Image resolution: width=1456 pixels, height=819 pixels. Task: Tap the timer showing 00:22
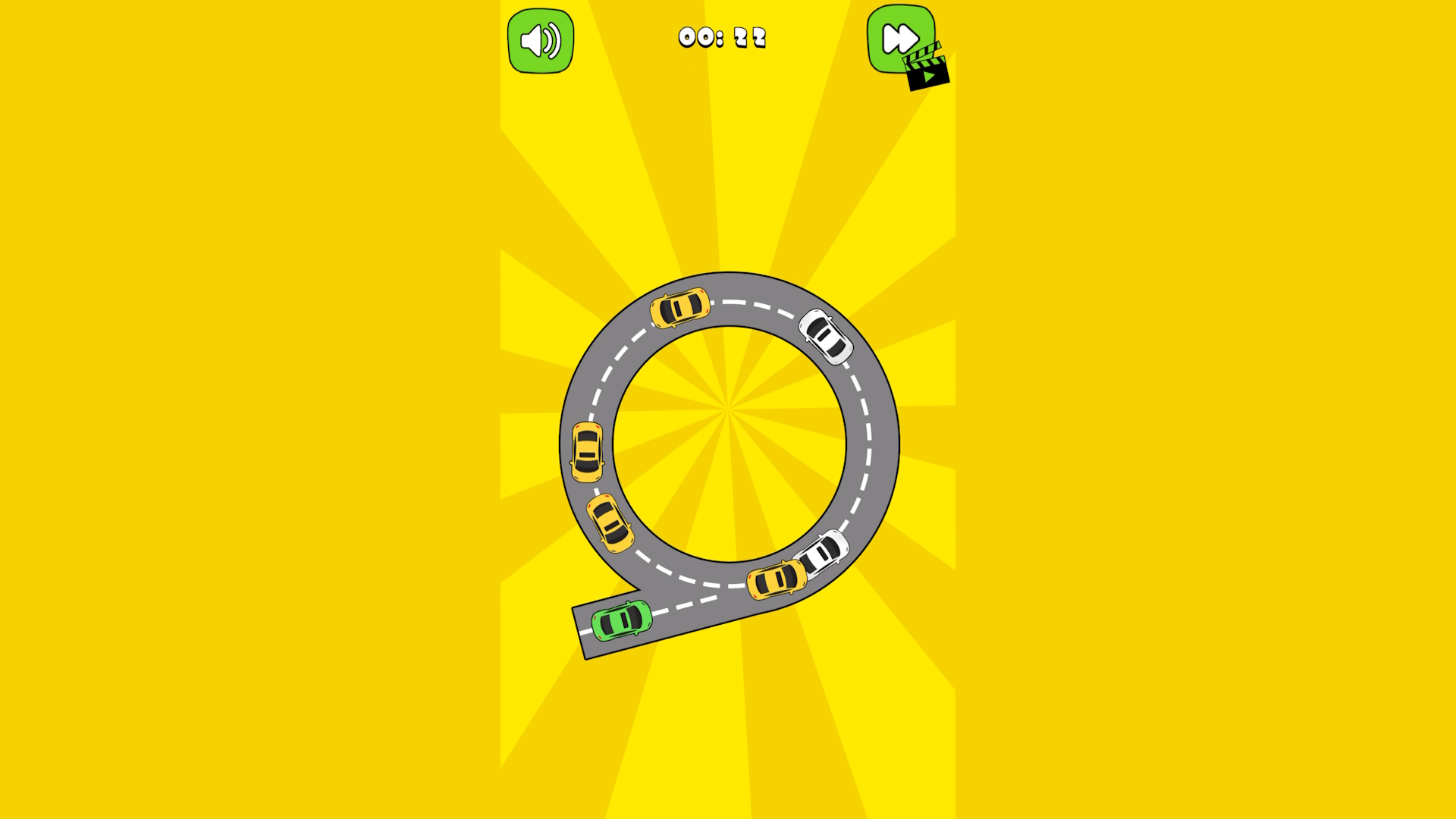coord(723,37)
